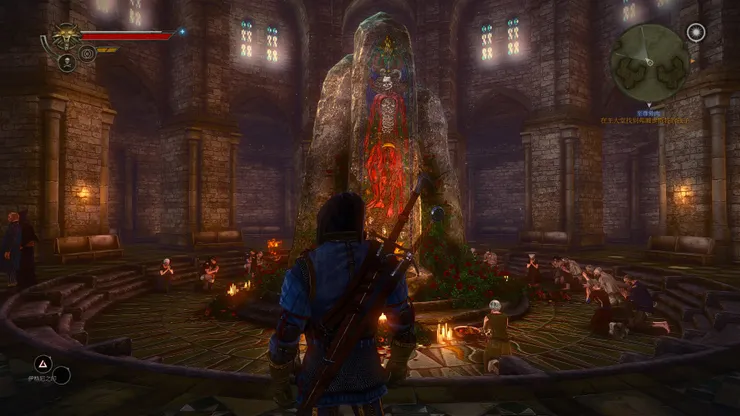Click the empty round slot beside Igni
Image resolution: width=740 pixels, height=416 pixels.
point(61,376)
